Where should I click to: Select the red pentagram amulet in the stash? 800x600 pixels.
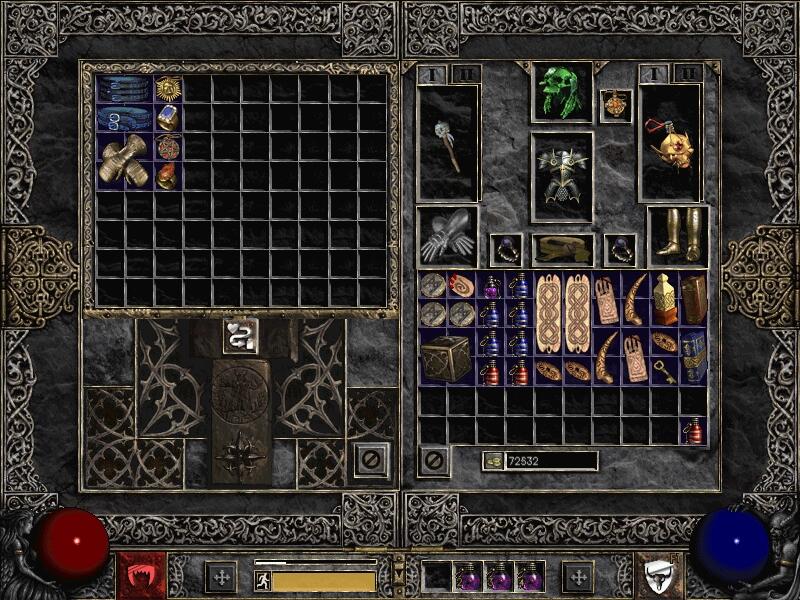[167, 147]
